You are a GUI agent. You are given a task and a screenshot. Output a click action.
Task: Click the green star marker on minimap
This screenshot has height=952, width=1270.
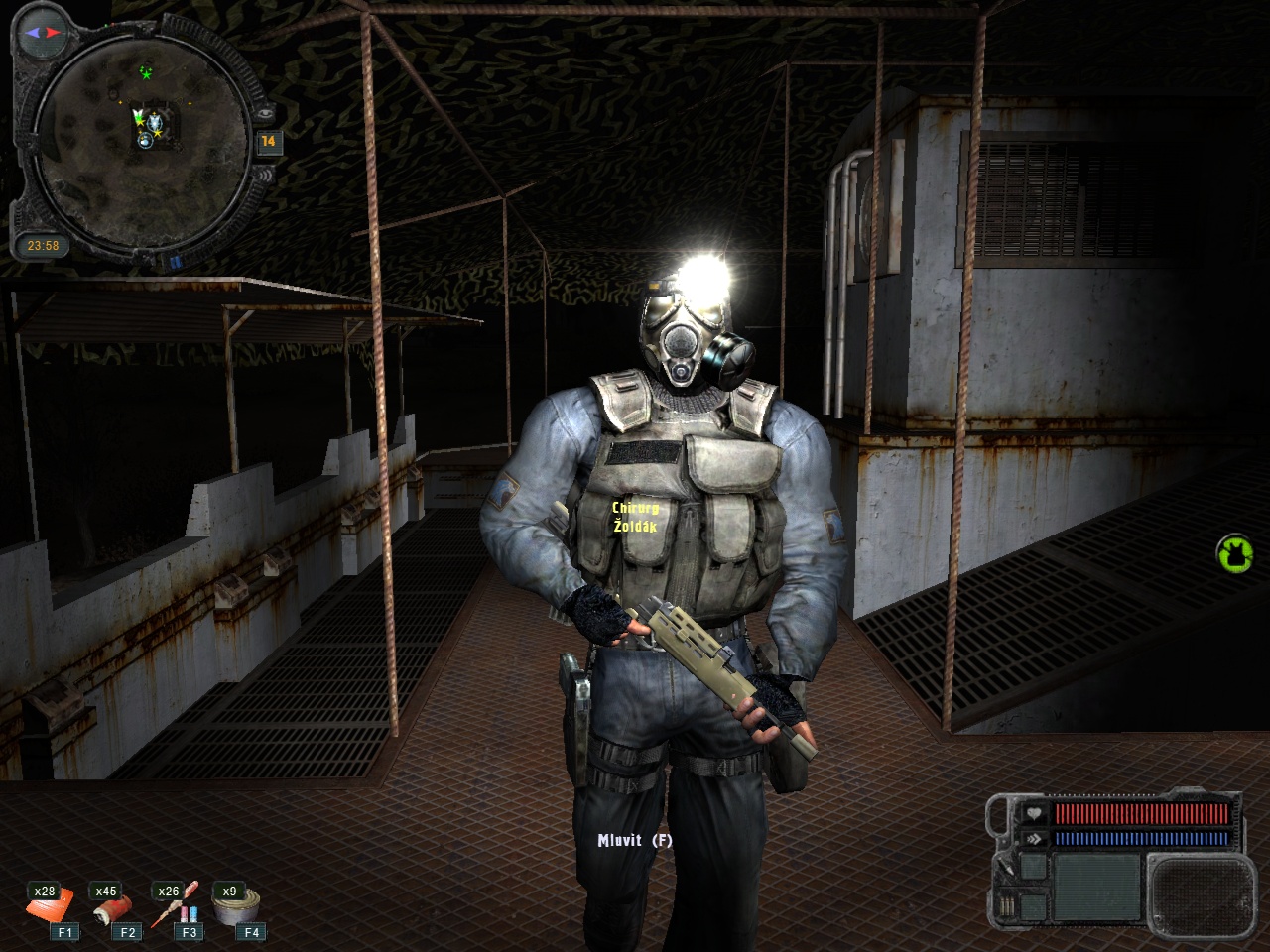[147, 73]
